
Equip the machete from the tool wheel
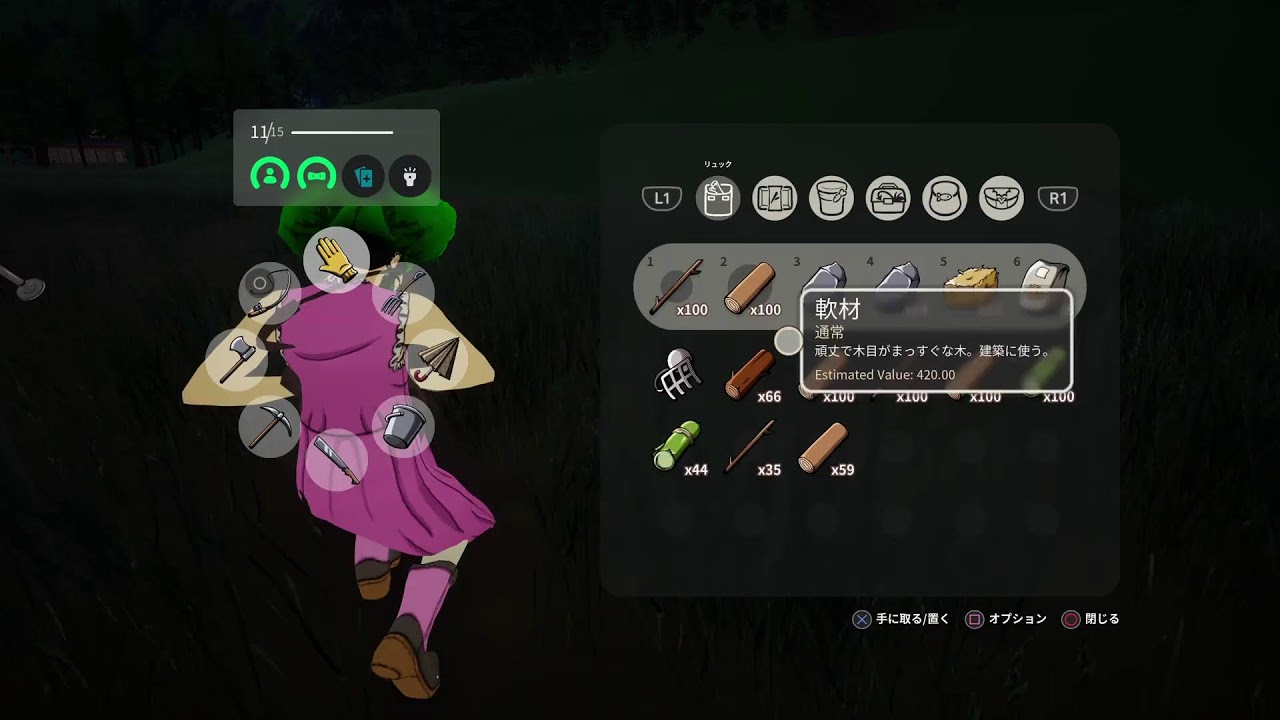click(x=336, y=459)
